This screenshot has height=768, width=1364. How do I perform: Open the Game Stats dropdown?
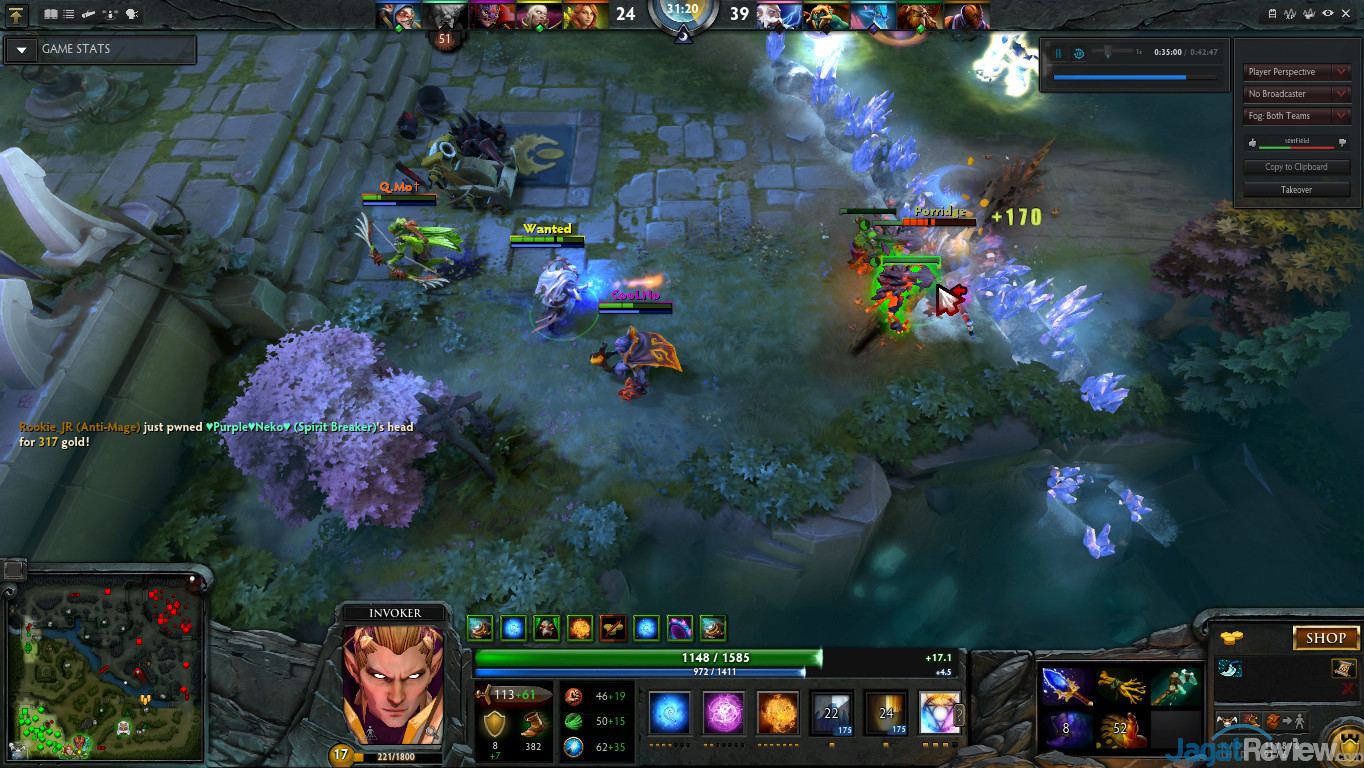pyautogui.click(x=21, y=49)
